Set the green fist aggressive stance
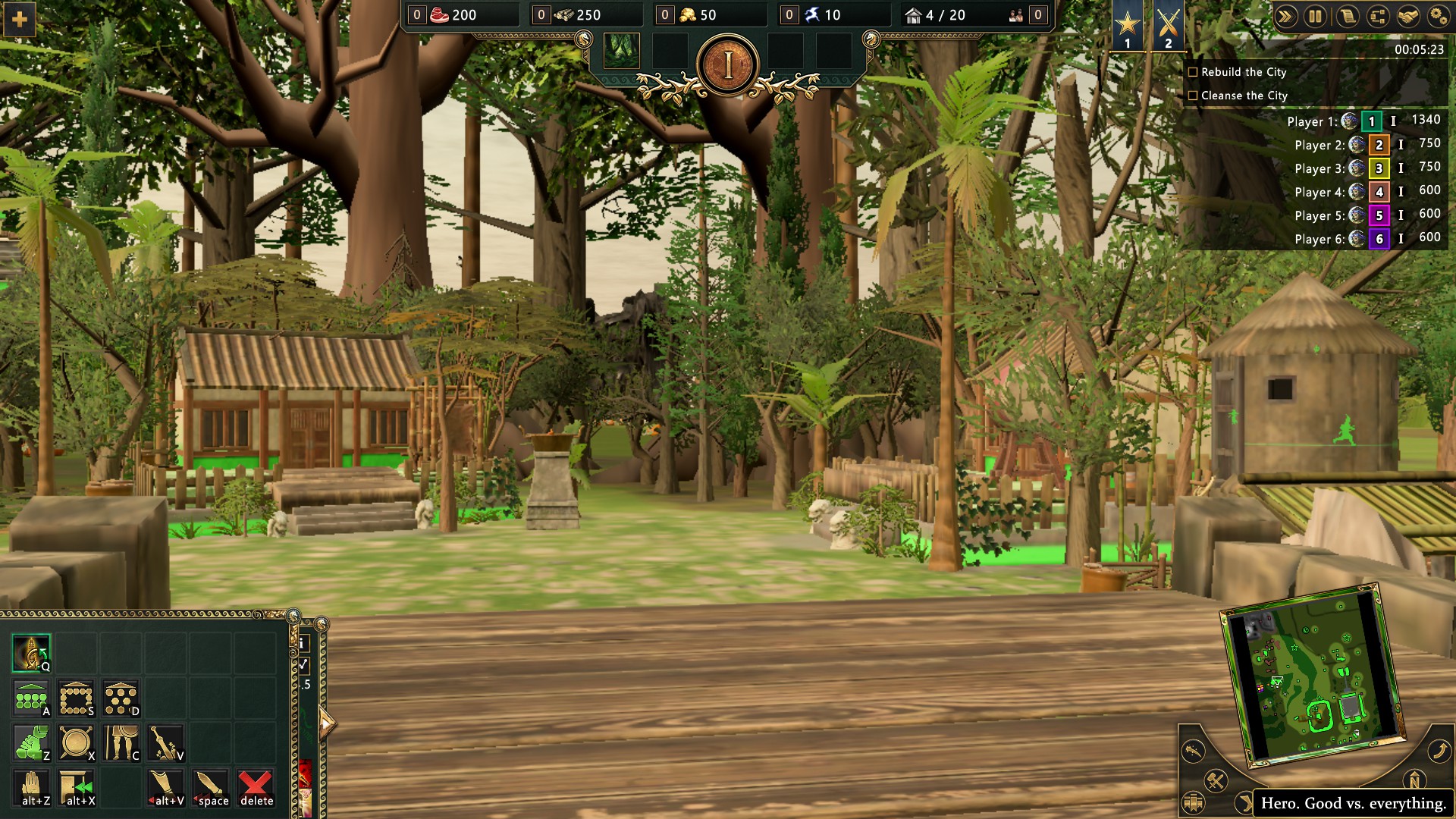 coord(31,742)
